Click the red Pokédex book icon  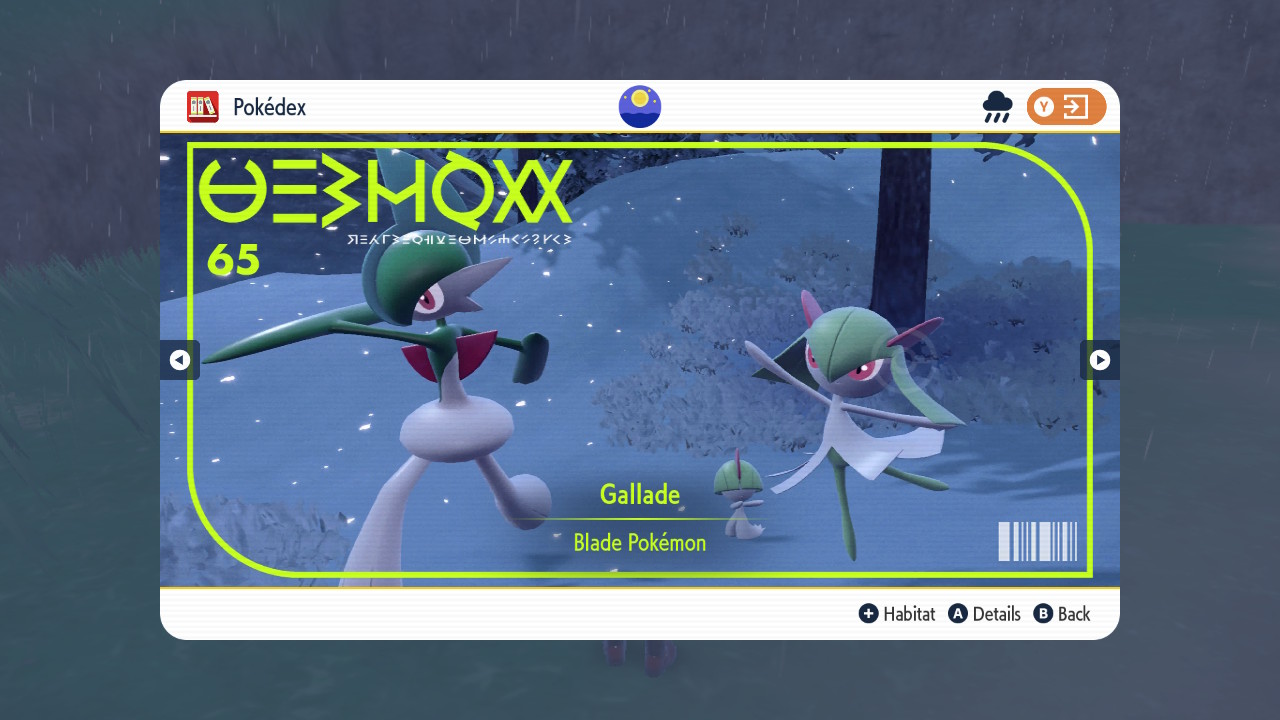(x=202, y=107)
